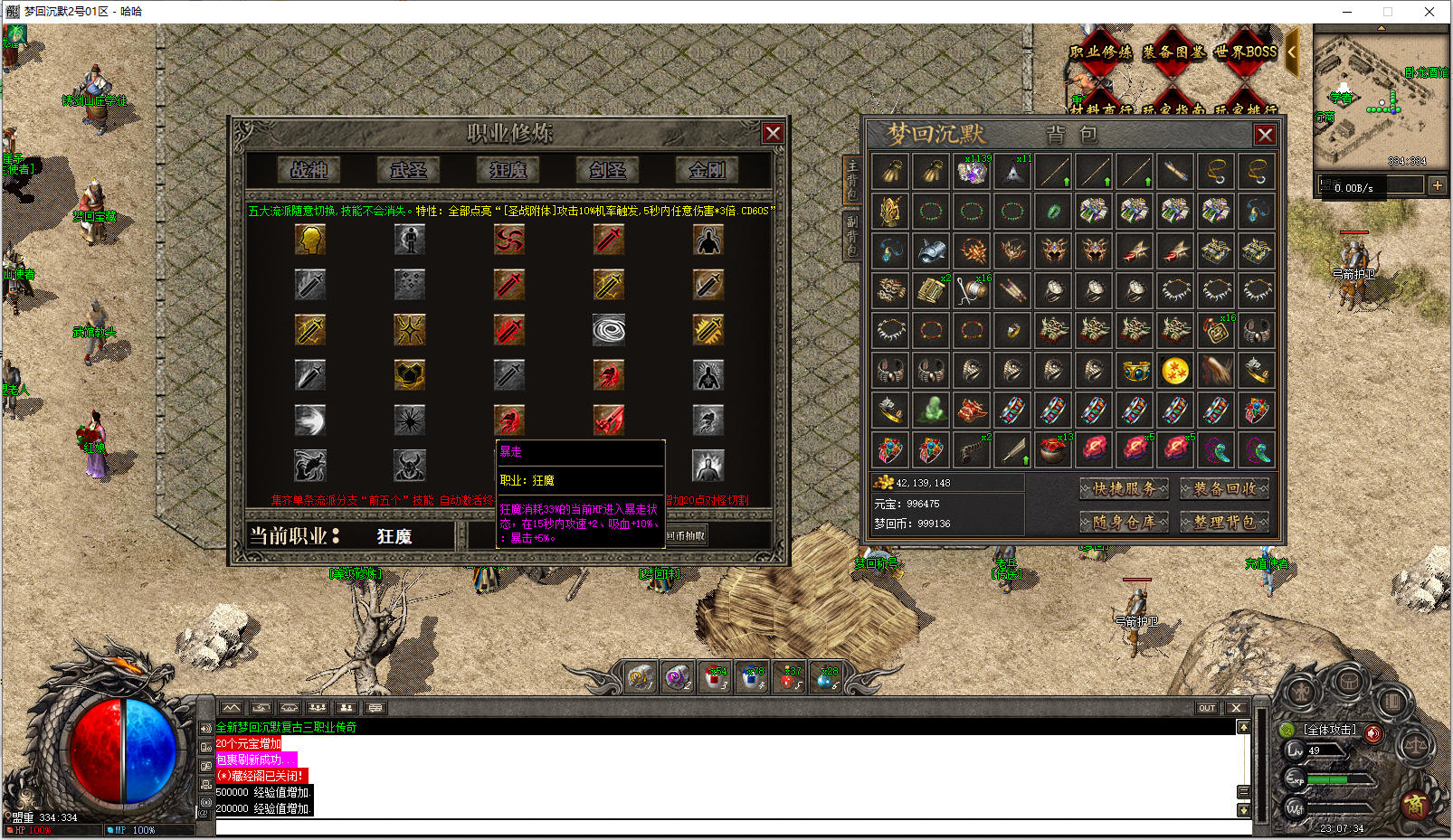Sort inventory with 整理背包
Image resolution: width=1453 pixels, height=840 pixels.
tap(1224, 522)
